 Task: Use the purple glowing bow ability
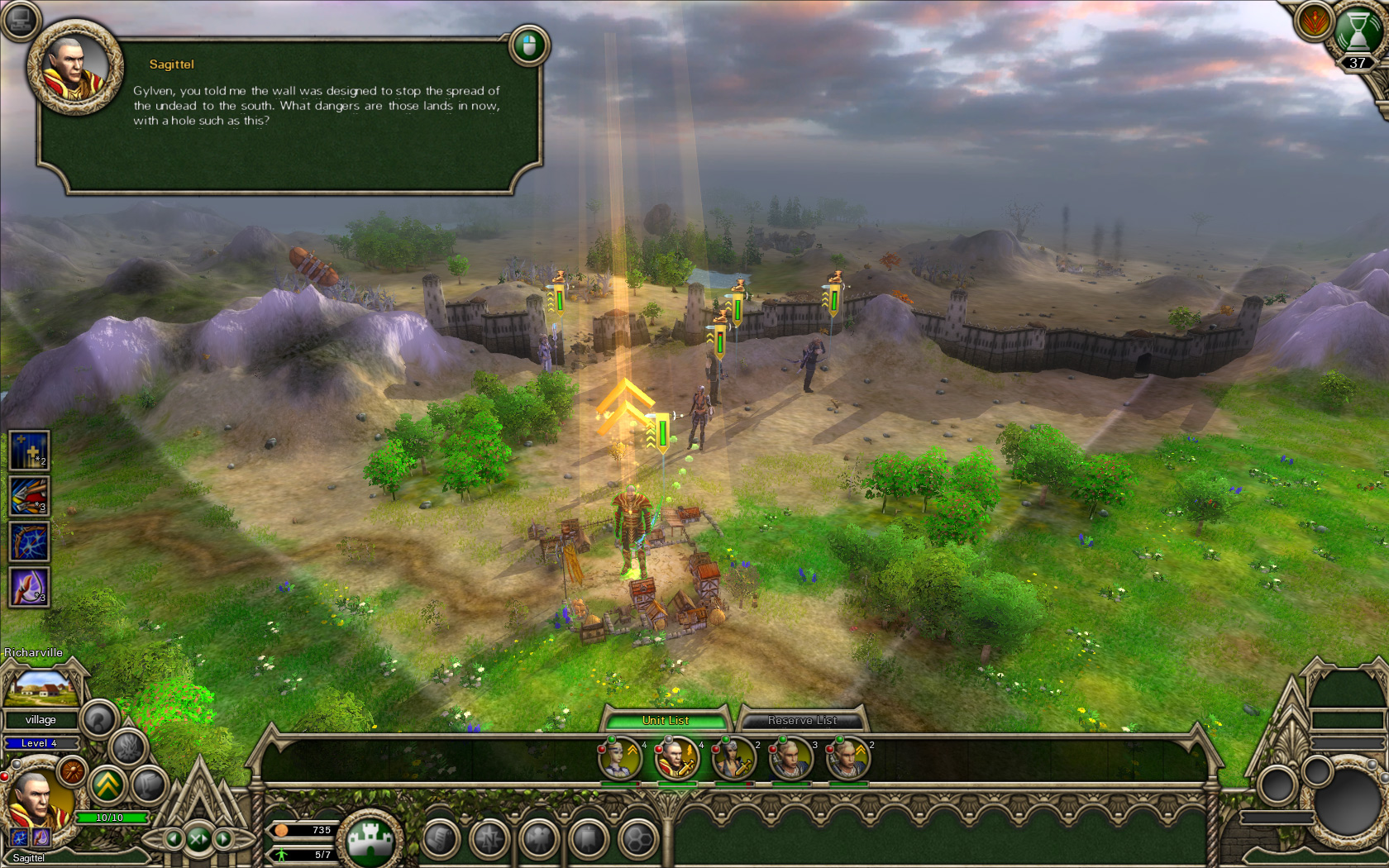click(x=29, y=588)
